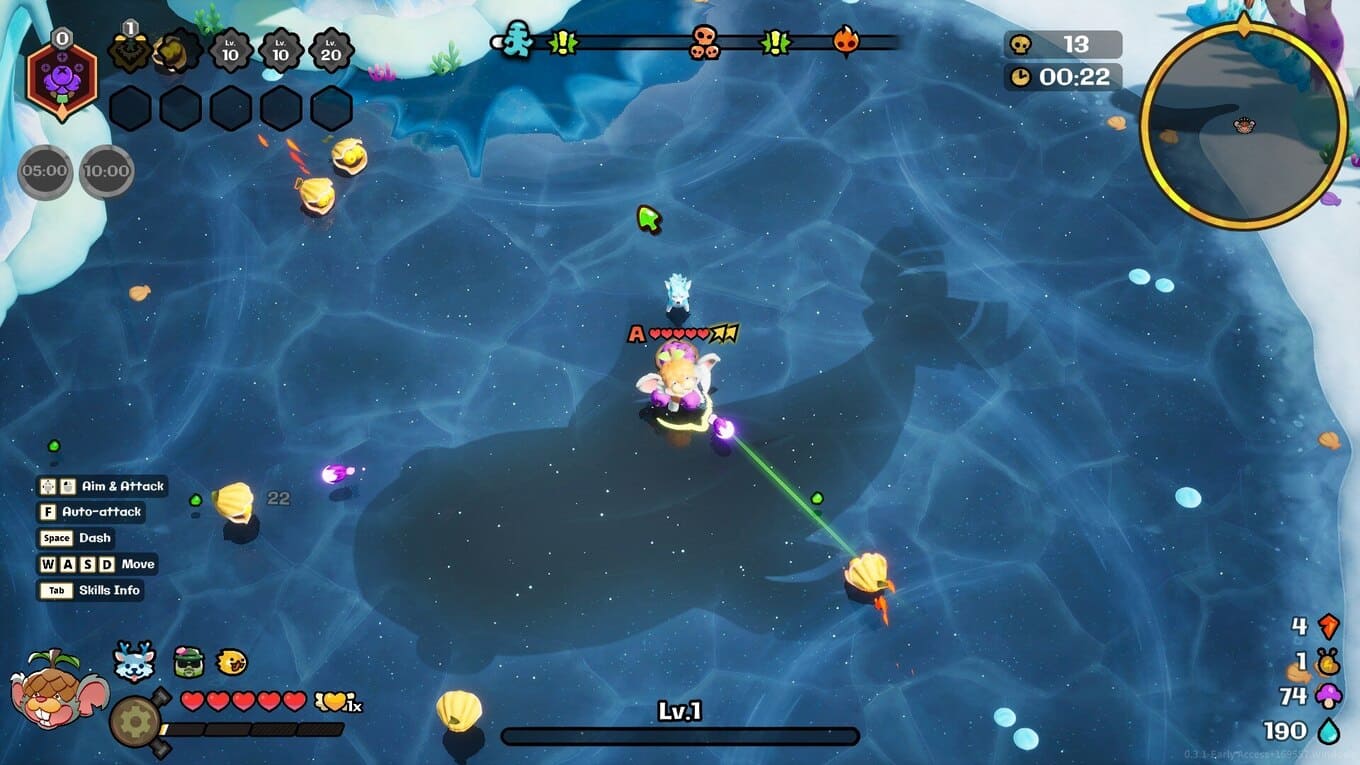This screenshot has height=765, width=1360.
Task: Click the triple skull wave marker
Action: coord(705,42)
